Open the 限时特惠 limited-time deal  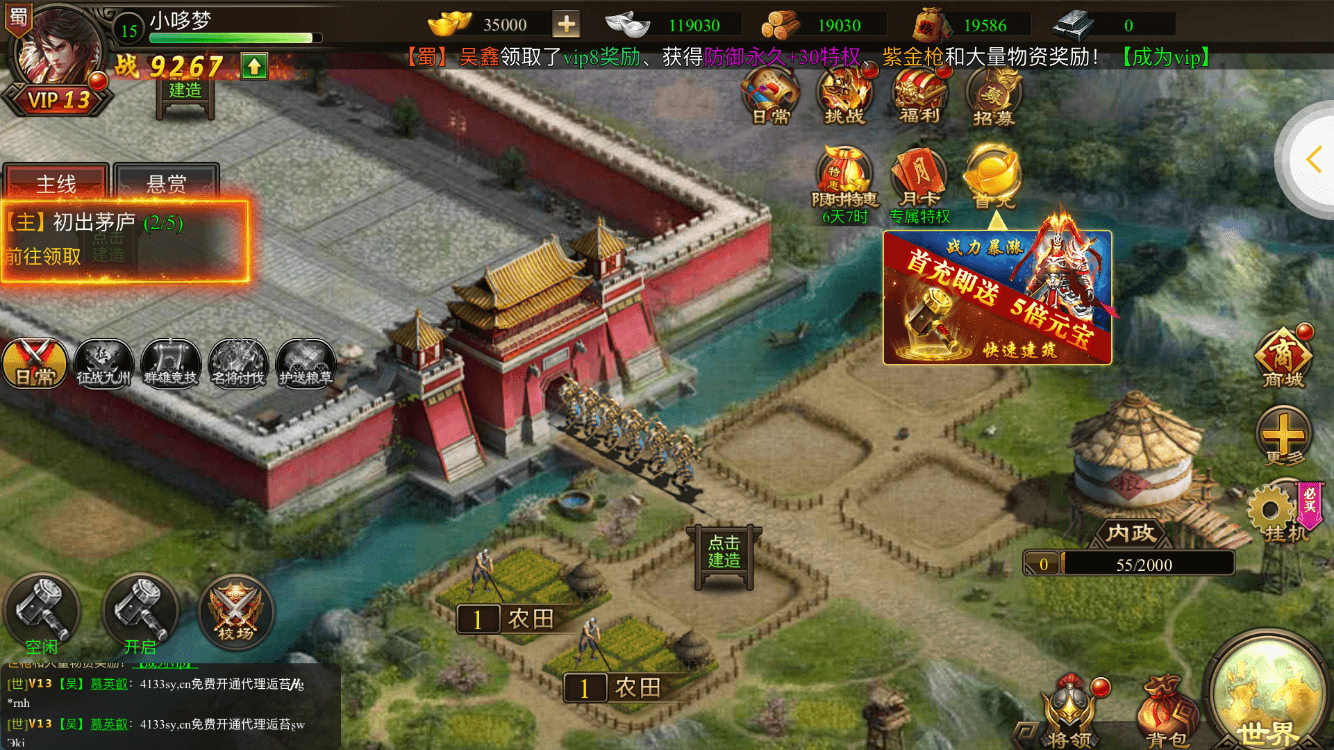(845, 182)
